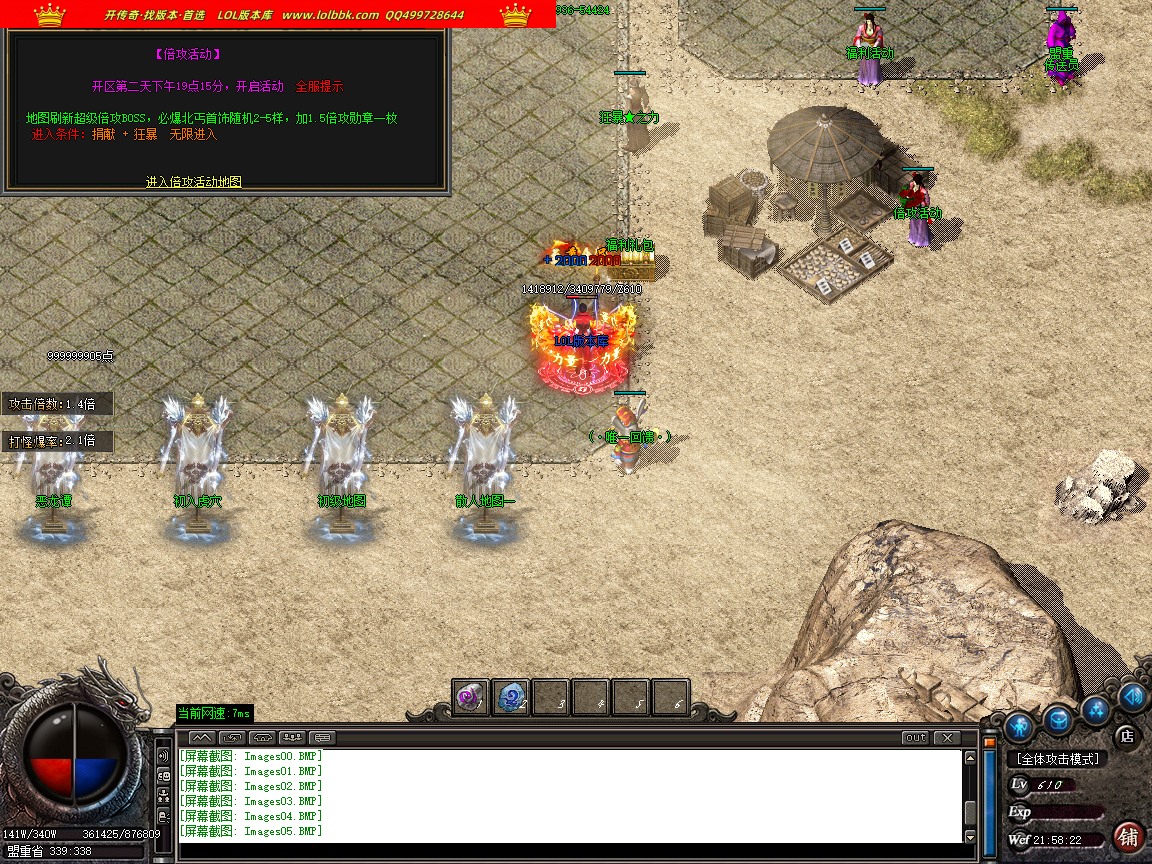Screen dimensions: 1152x864
Task: Switch the 全体攻击模式 attack mode
Action: coord(1057,759)
